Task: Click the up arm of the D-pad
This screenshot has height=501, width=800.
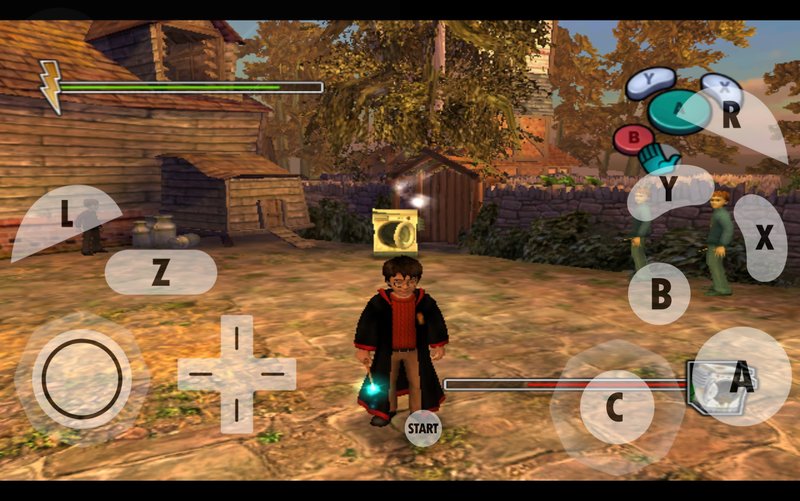Action: coord(236,337)
